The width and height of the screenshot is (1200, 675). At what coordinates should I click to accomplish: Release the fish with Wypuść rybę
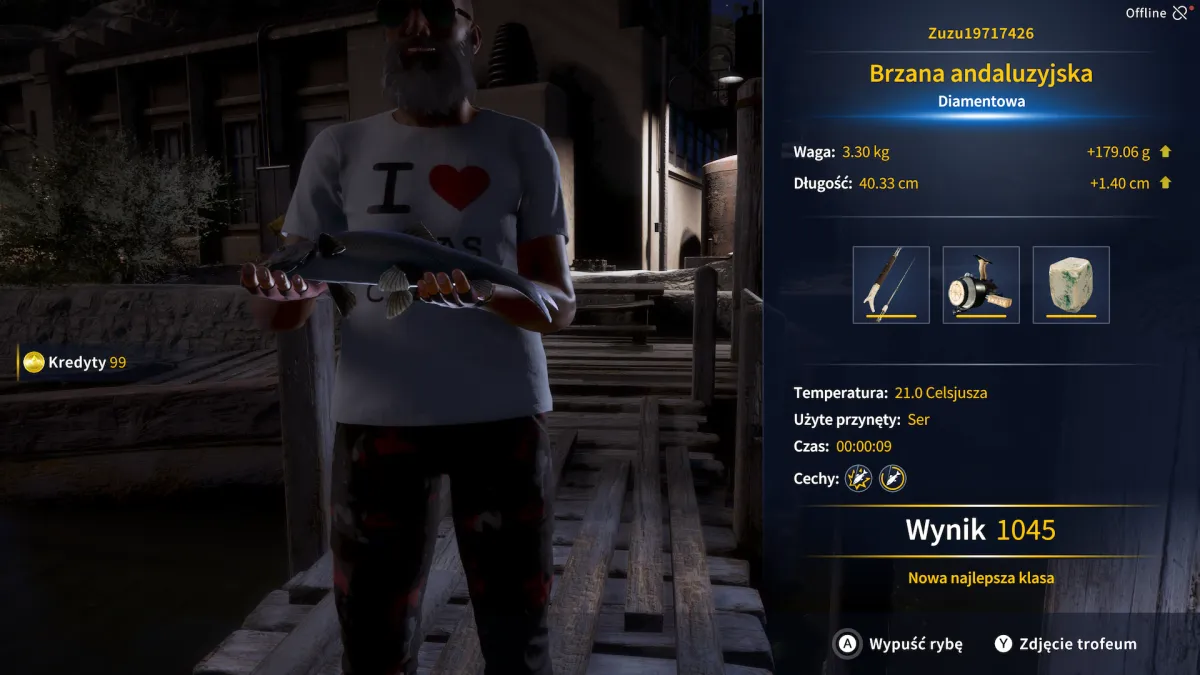pos(899,644)
